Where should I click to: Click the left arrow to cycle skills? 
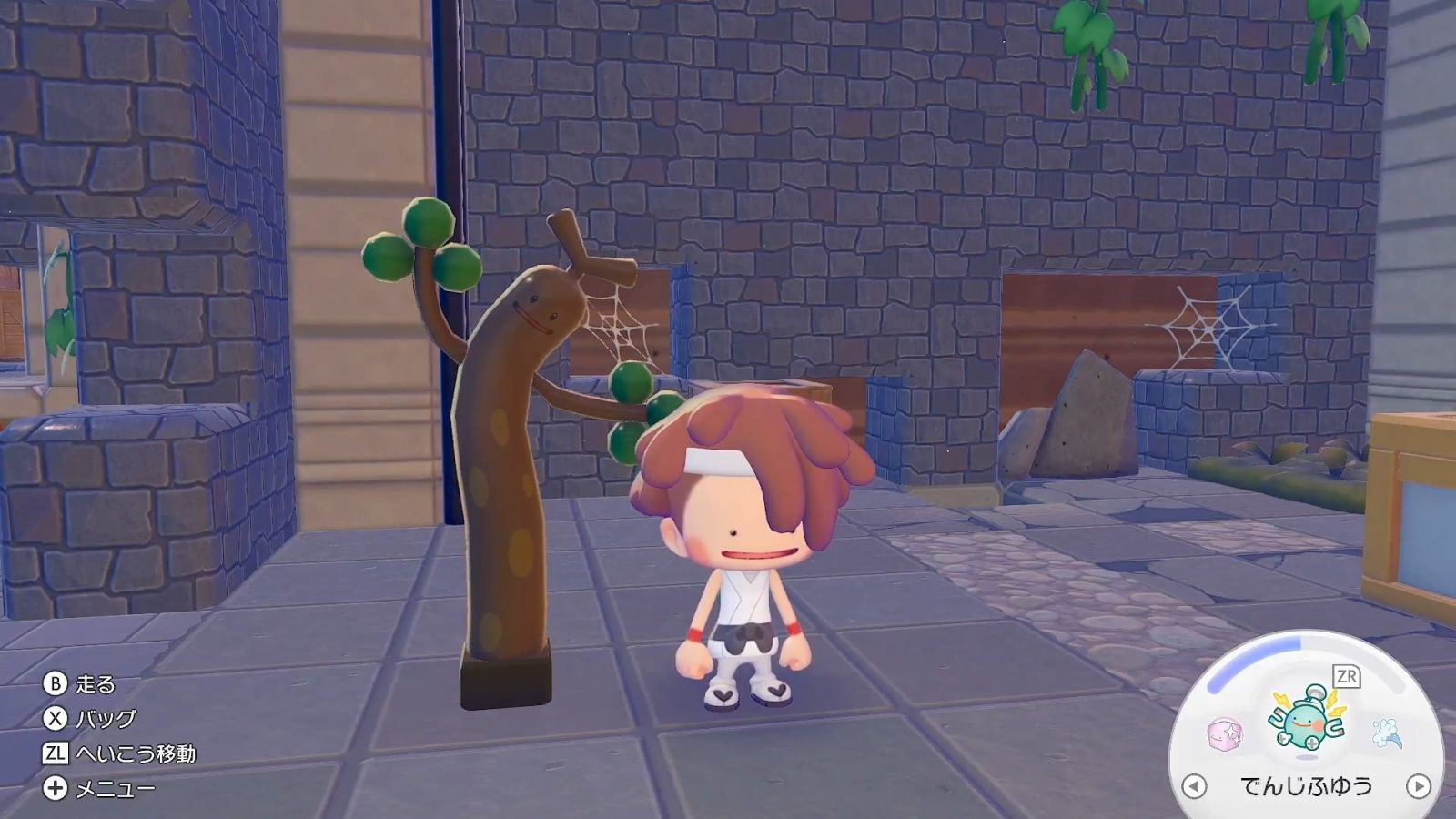tap(1193, 785)
